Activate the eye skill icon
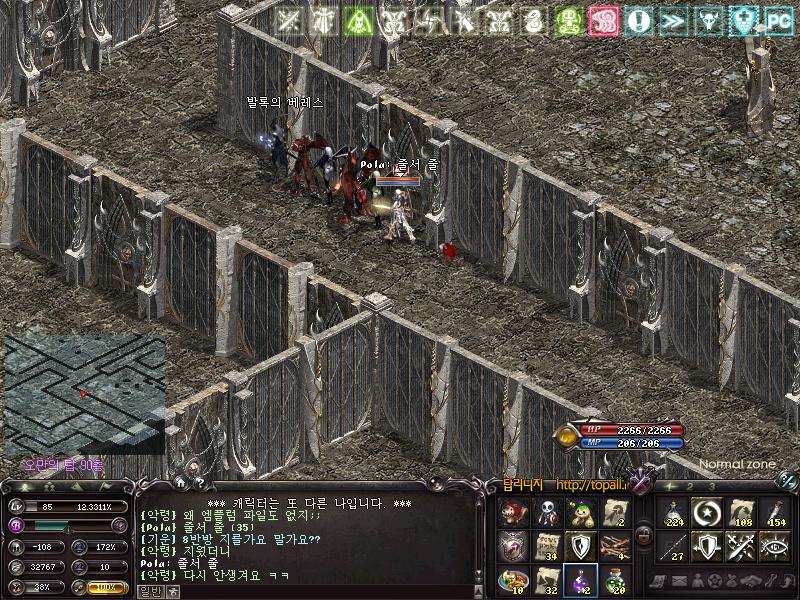This screenshot has width=800, height=600. (775, 546)
